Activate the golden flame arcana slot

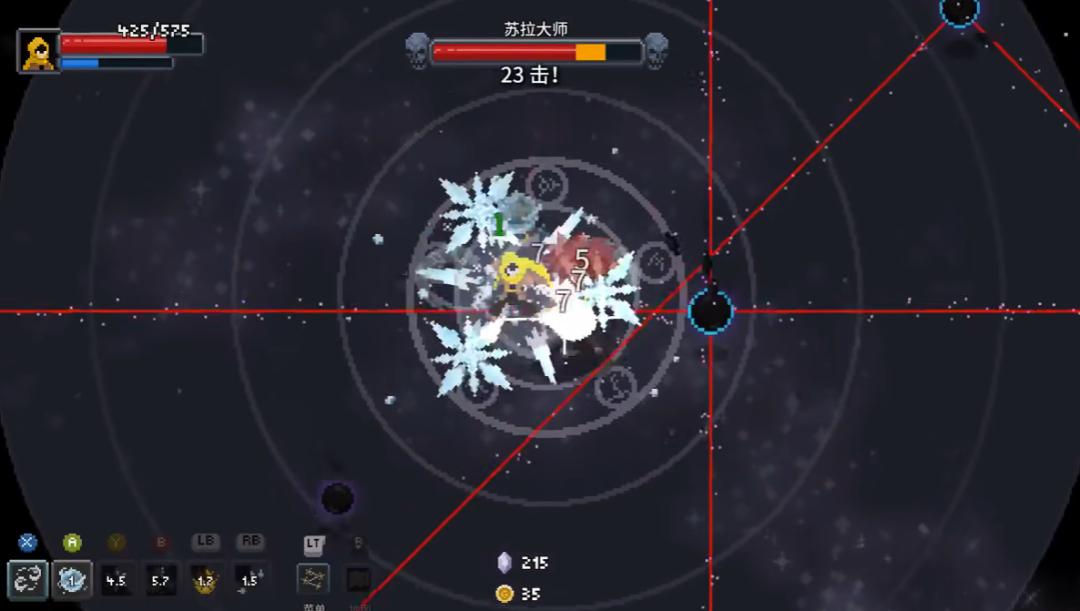205,579
